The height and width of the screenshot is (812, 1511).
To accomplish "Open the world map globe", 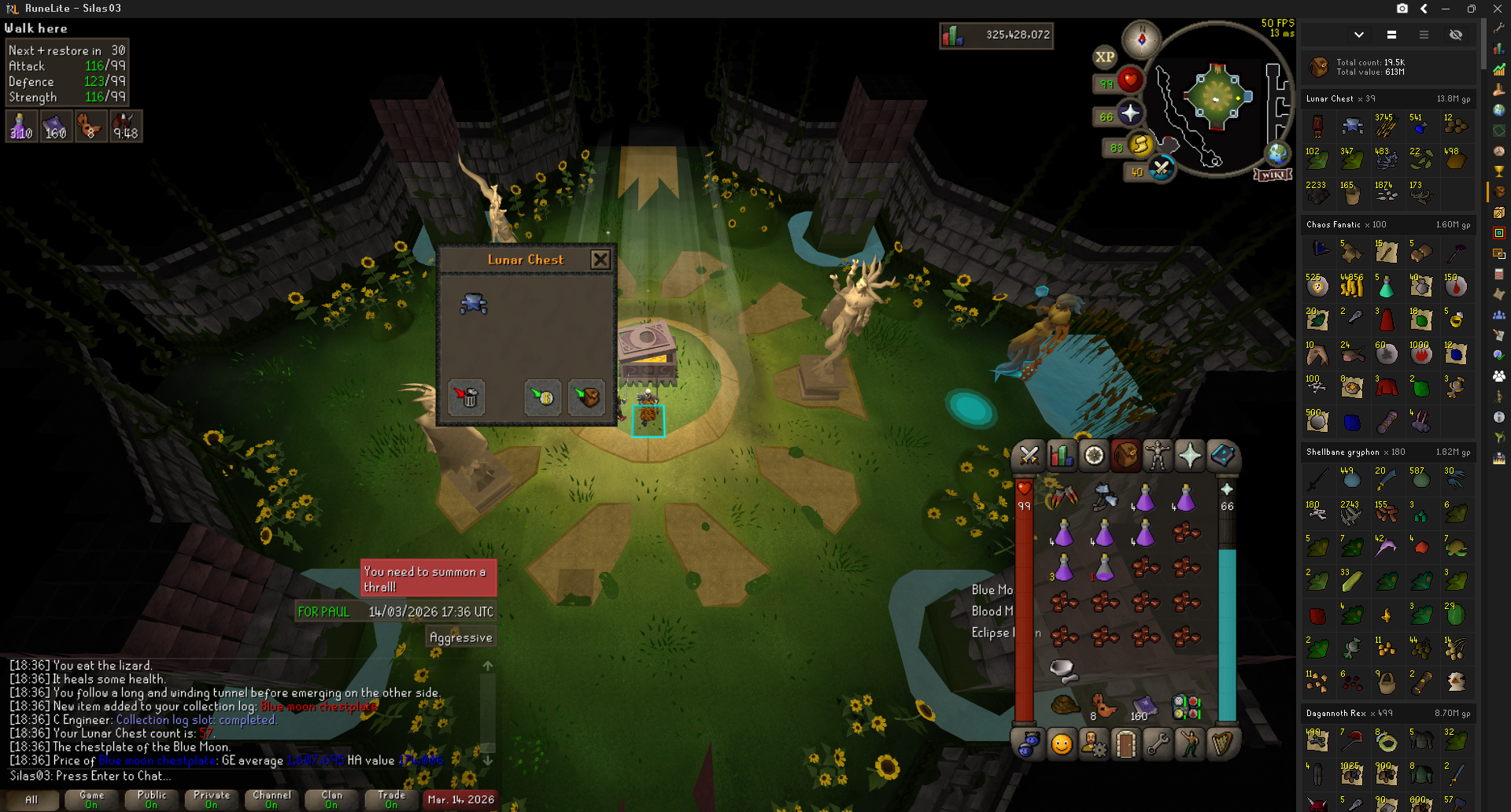I will [x=1276, y=153].
